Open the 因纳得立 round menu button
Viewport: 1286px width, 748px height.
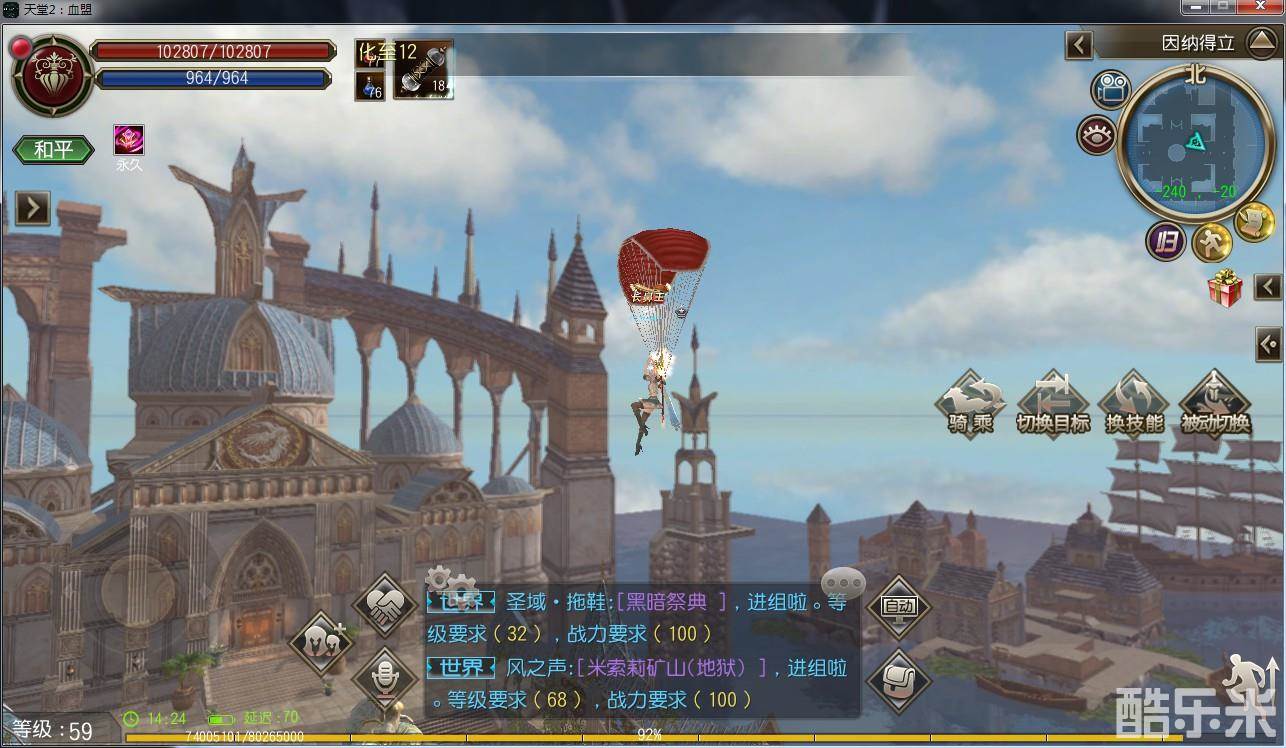(1260, 43)
